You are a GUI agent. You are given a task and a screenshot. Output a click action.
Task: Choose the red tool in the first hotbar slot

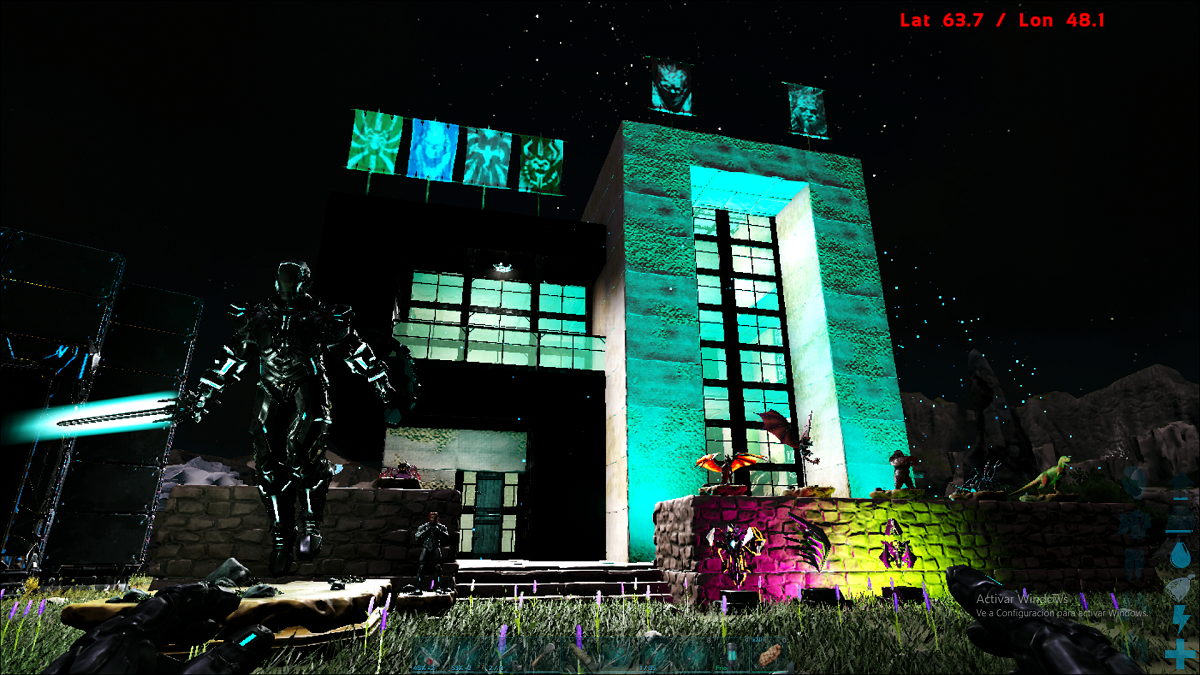[431, 656]
